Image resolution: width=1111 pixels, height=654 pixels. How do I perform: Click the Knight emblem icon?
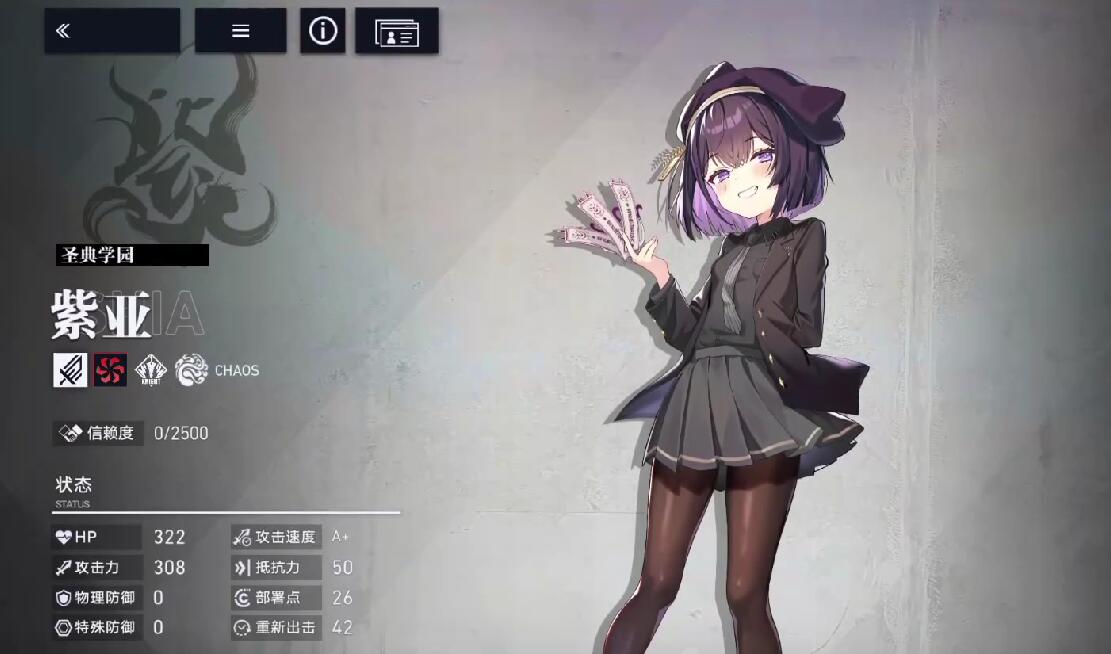151,370
